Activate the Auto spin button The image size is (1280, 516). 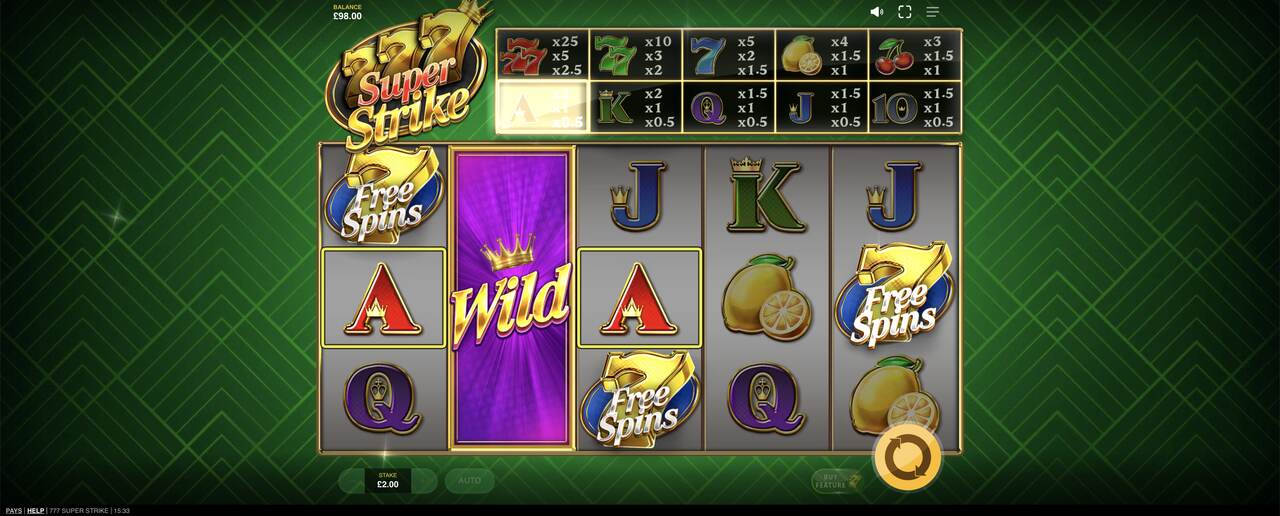click(469, 481)
